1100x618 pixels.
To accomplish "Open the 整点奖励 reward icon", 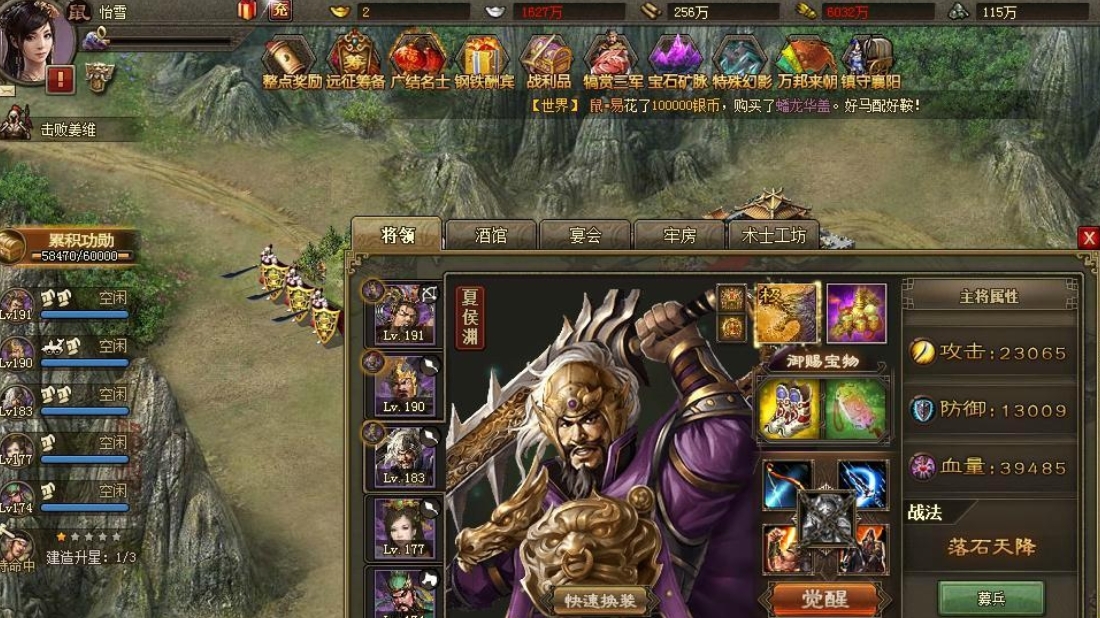I will (x=288, y=62).
